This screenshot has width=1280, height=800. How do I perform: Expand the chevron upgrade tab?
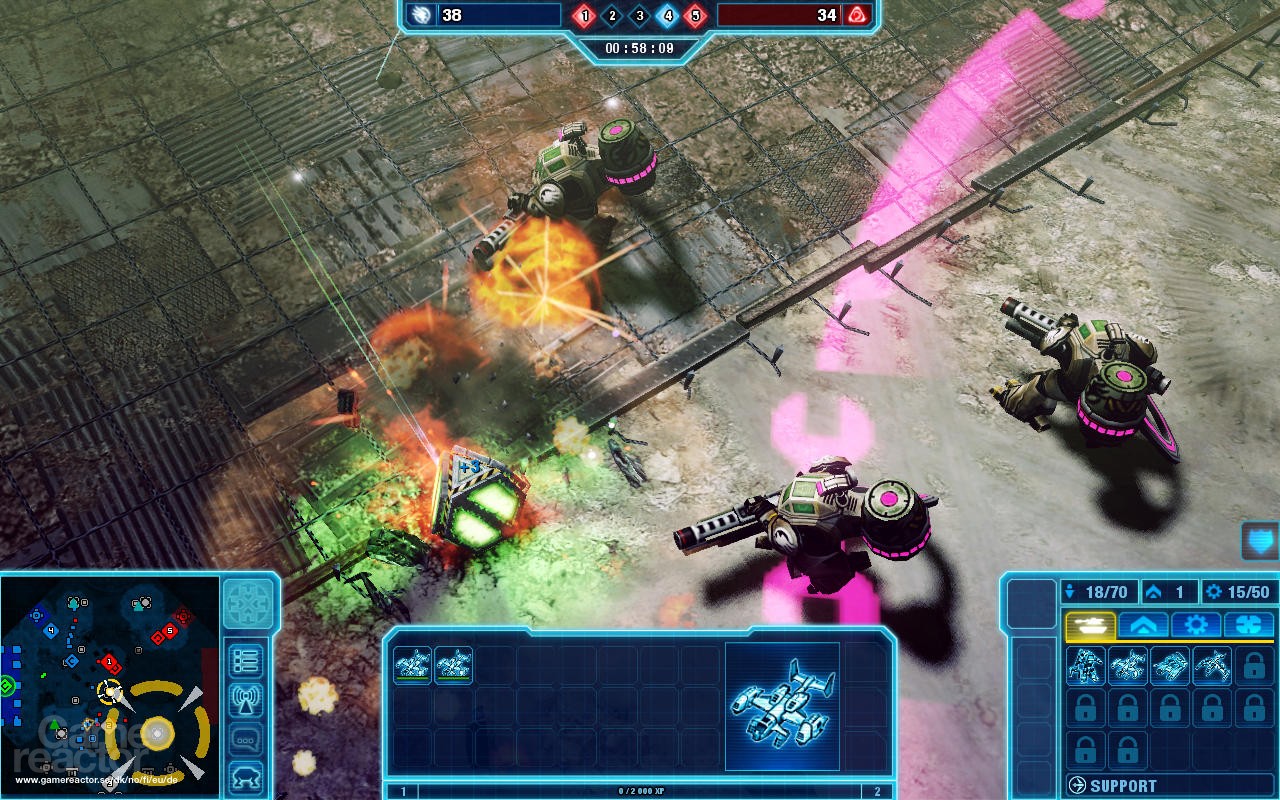[x=1143, y=624]
